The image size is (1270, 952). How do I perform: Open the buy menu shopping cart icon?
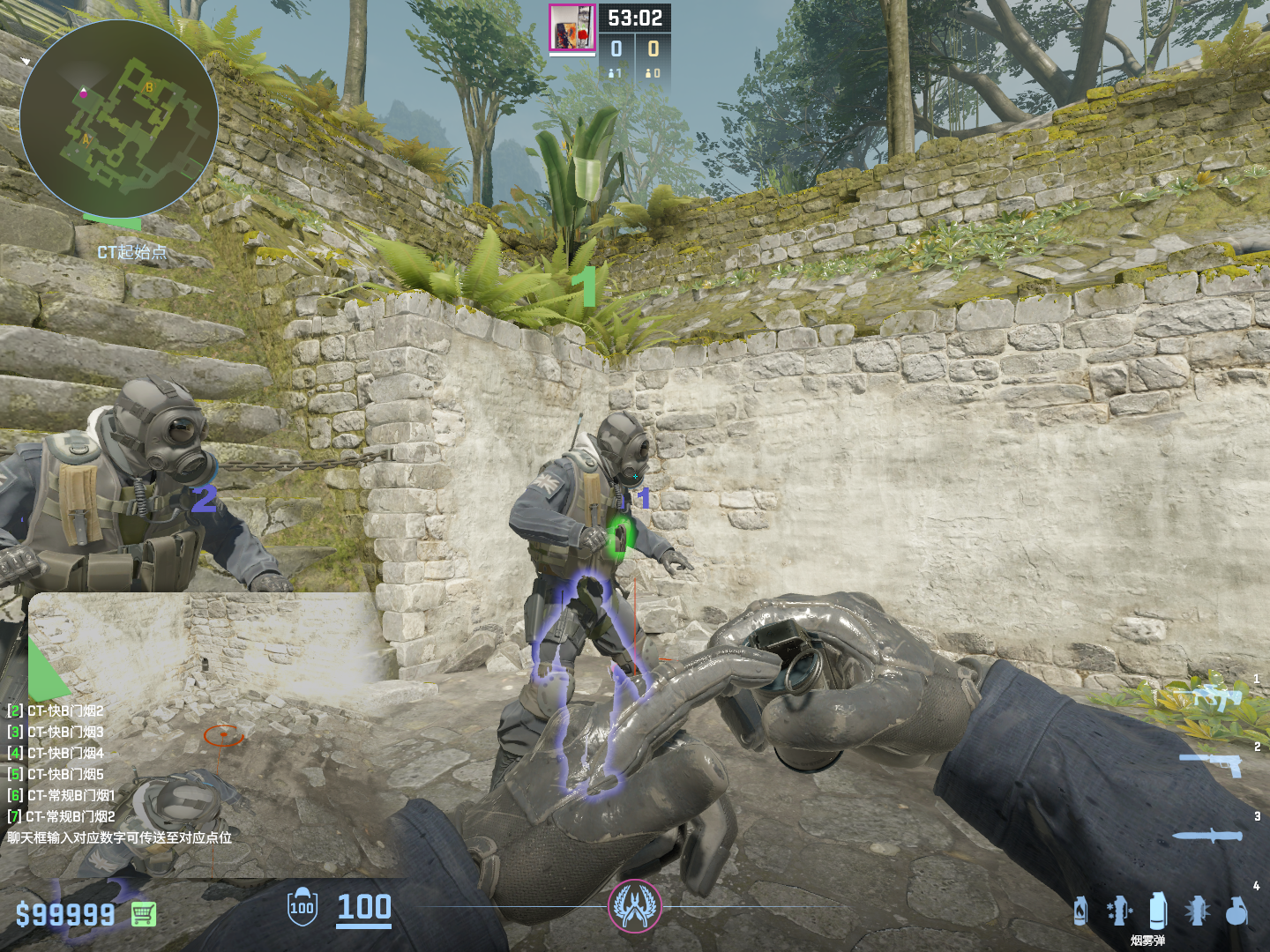(144, 914)
